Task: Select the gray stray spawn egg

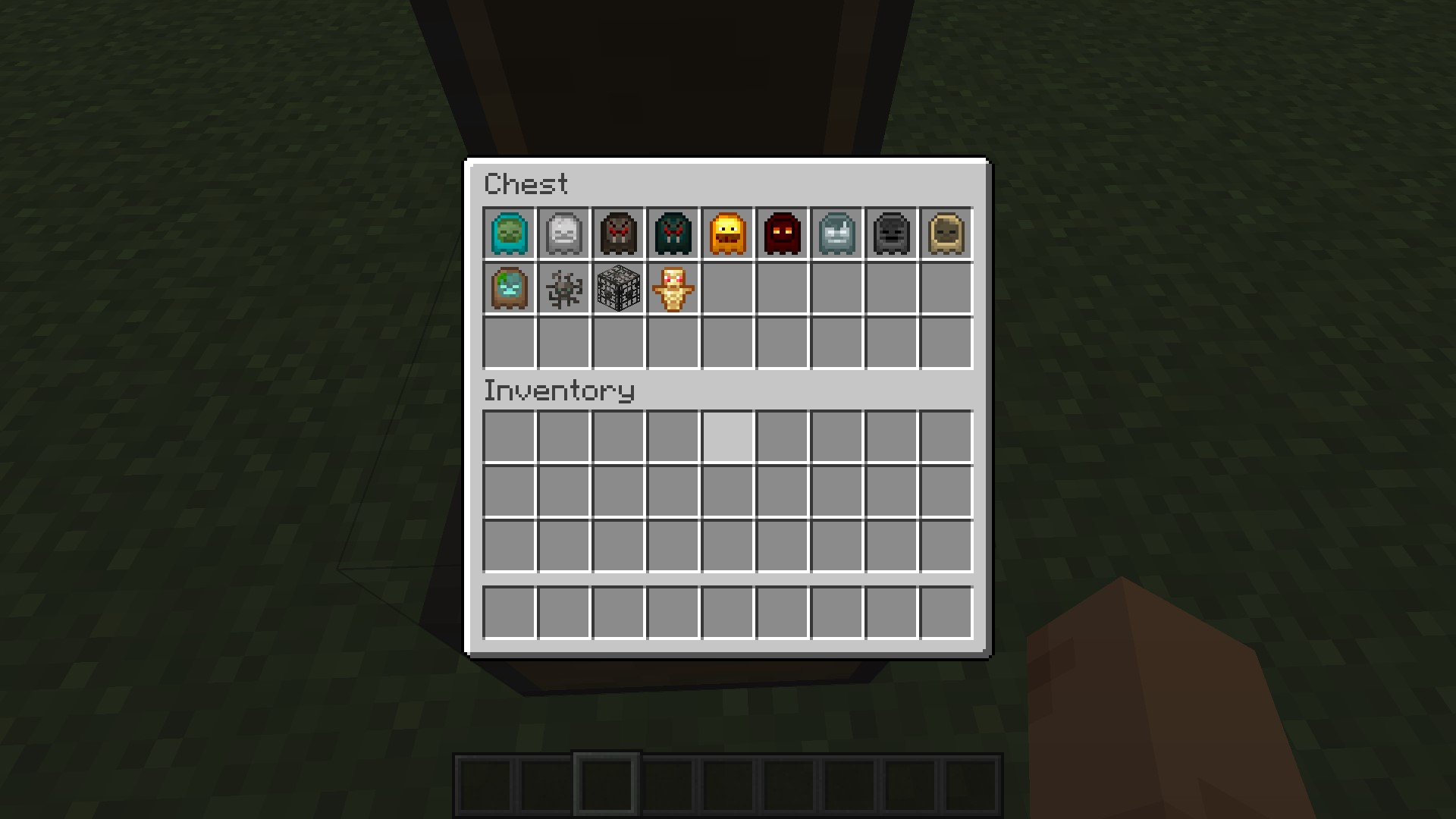Action: (x=837, y=233)
